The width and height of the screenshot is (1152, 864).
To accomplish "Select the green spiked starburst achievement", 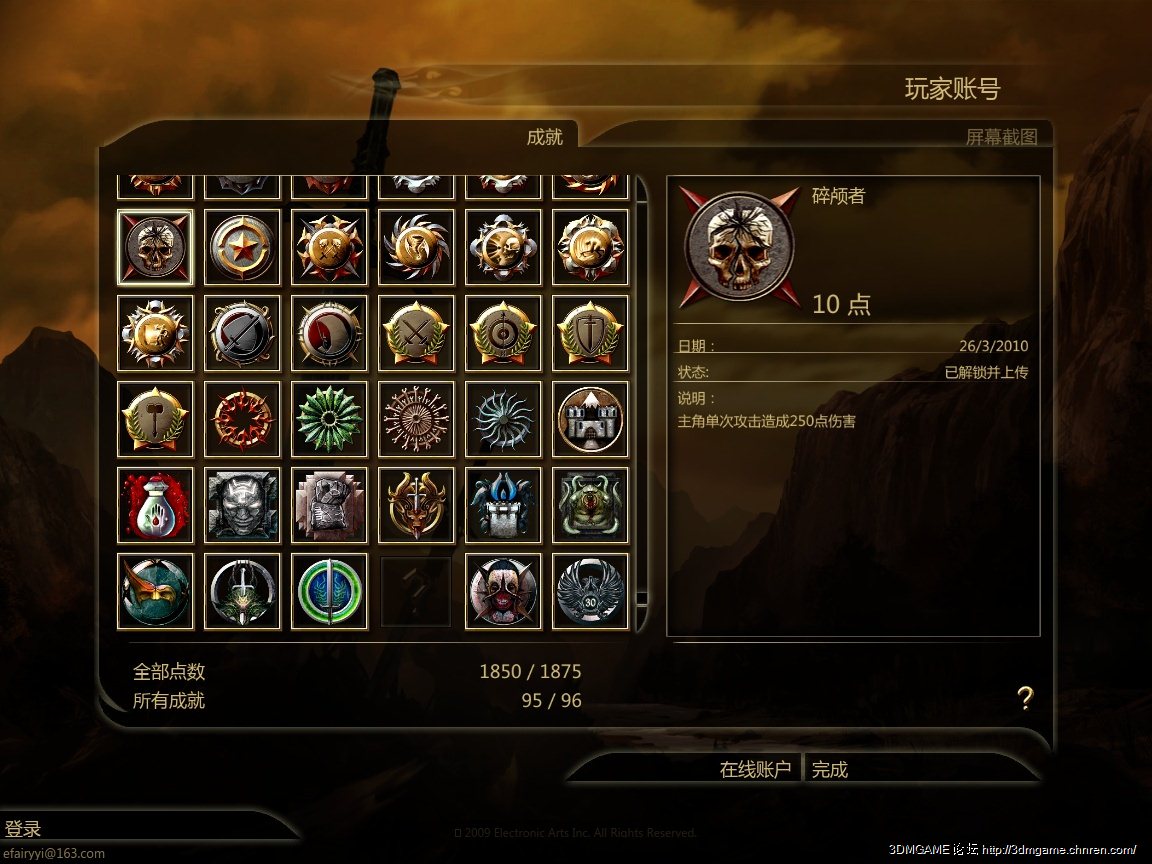I will coord(329,419).
